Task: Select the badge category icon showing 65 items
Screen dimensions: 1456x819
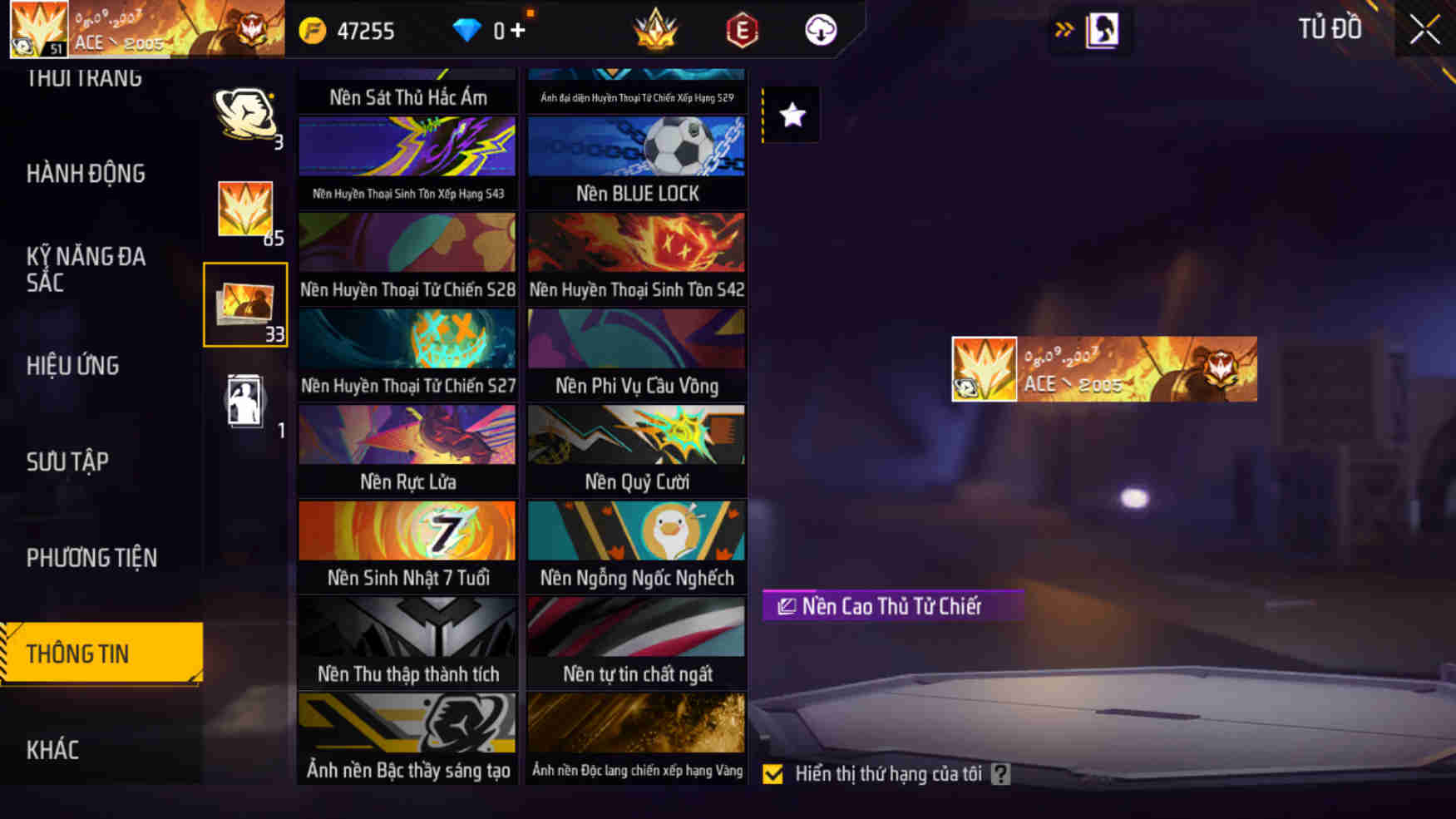Action: coord(244,208)
